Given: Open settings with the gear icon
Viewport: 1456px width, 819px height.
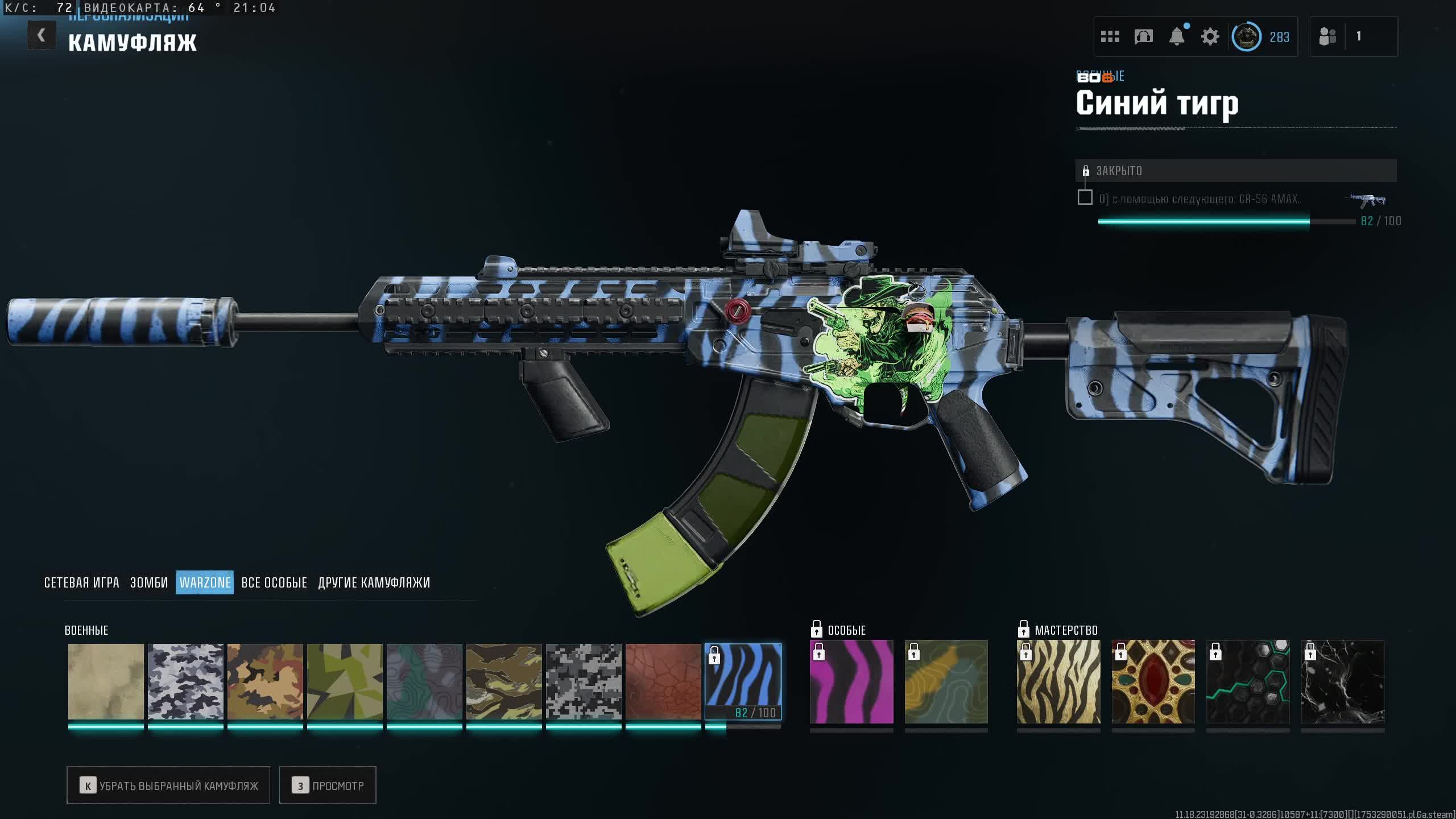Looking at the screenshot, I should point(1210,37).
